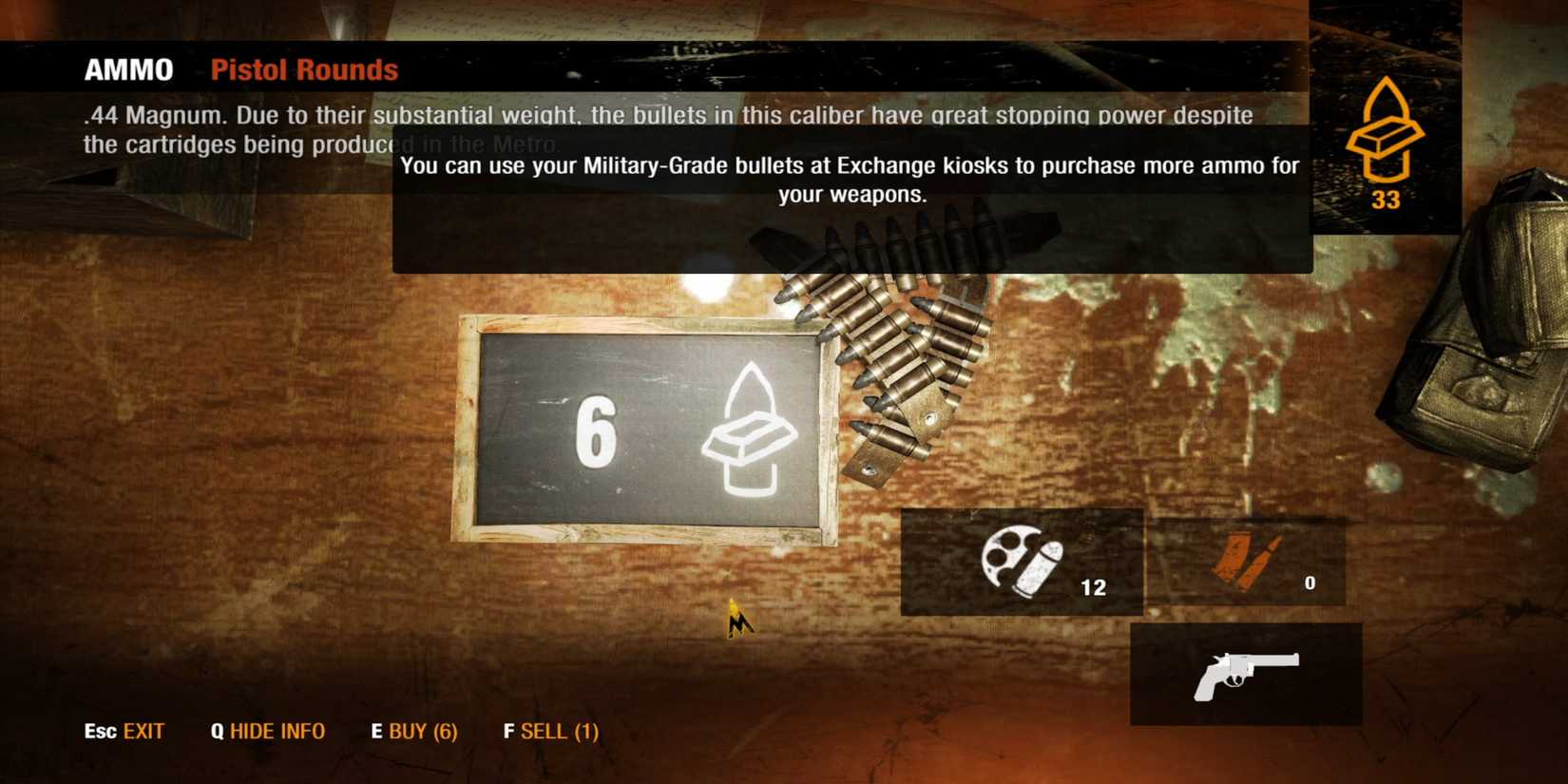Switch to the AMMO category tab
The image size is (1568, 784).
tap(127, 68)
